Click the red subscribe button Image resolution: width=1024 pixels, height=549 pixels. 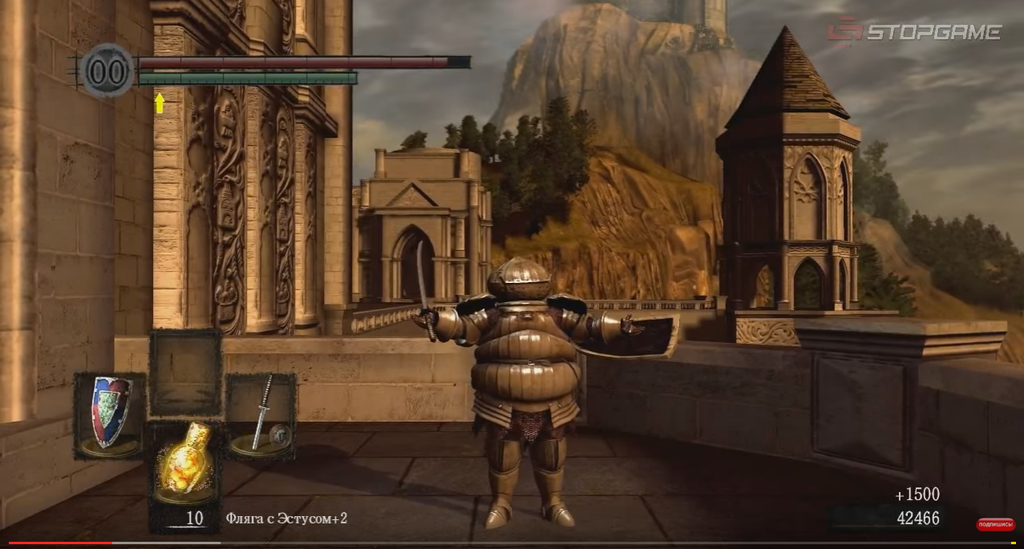pos(994,524)
